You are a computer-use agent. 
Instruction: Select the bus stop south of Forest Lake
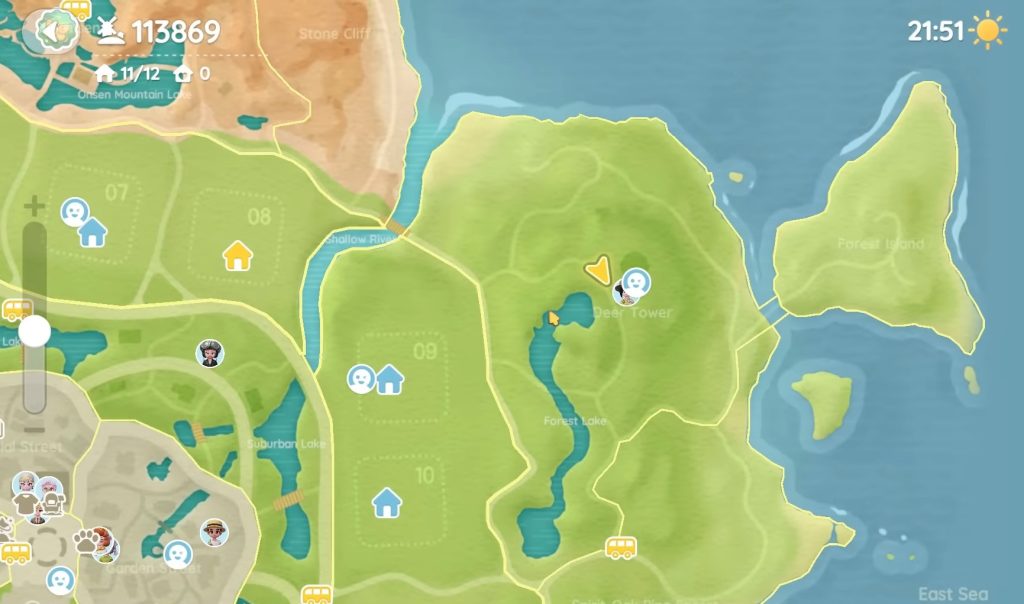pyautogui.click(x=620, y=547)
